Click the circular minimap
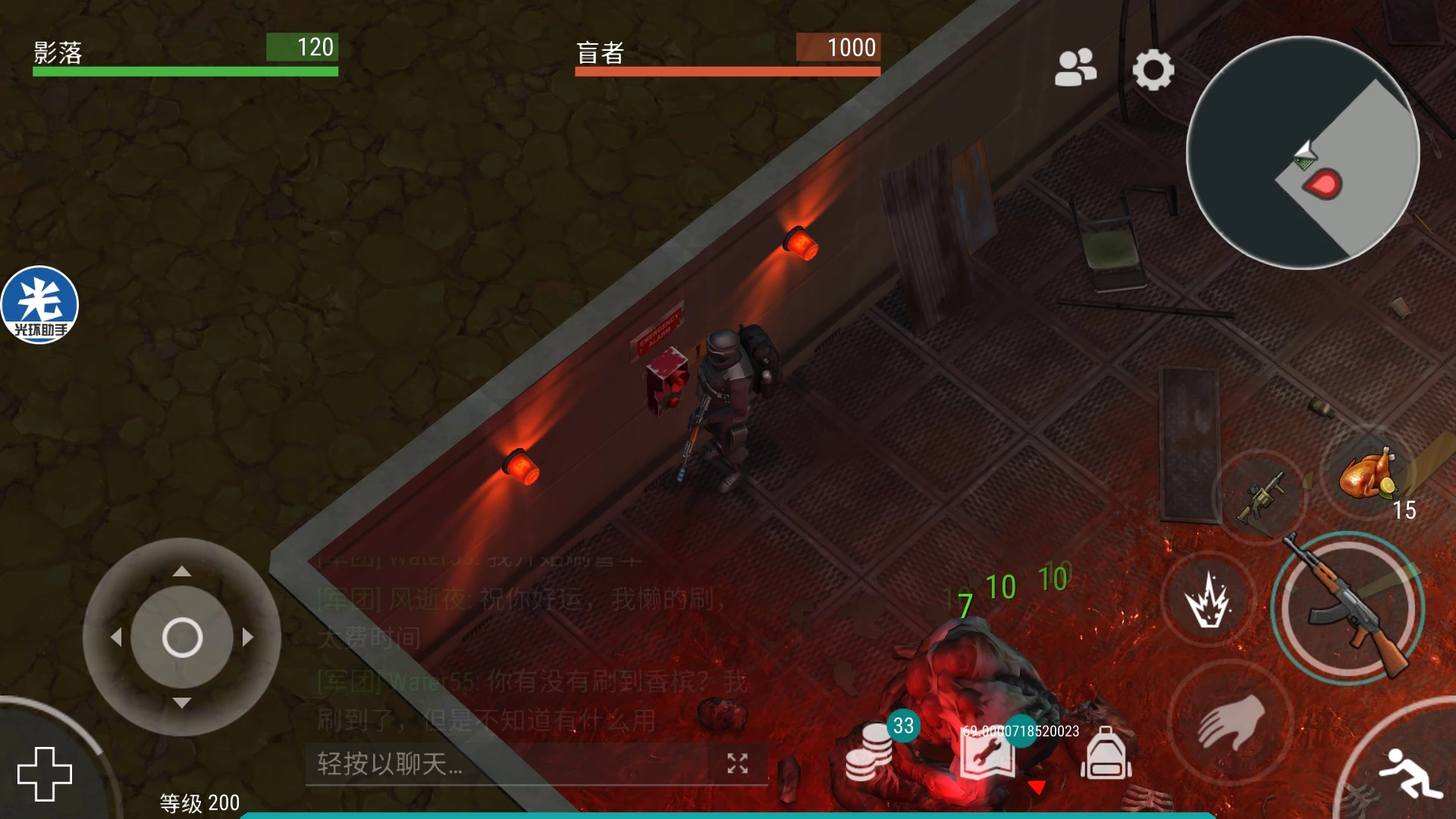Viewport: 1456px width, 819px height. coord(1302,152)
